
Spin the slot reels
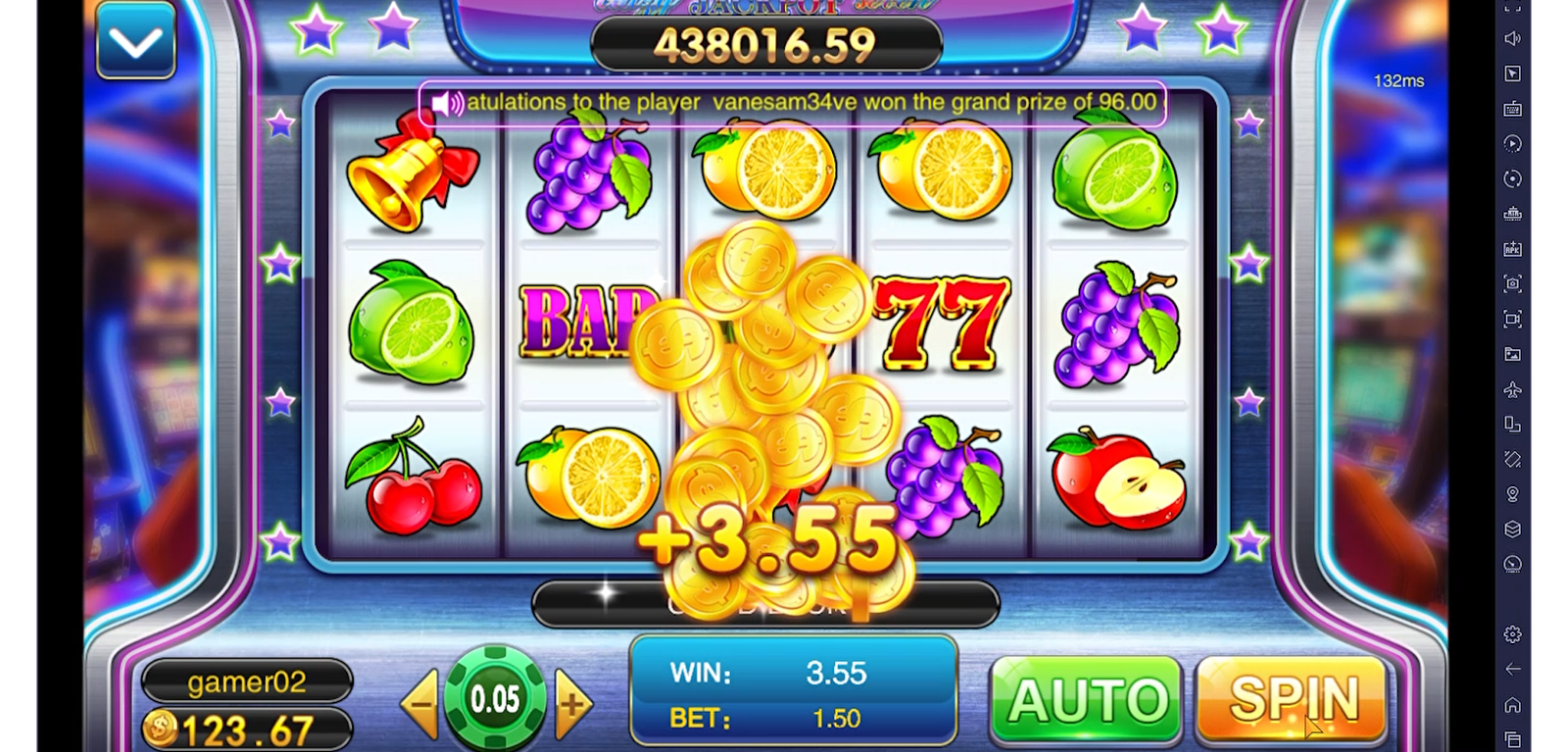[1292, 700]
